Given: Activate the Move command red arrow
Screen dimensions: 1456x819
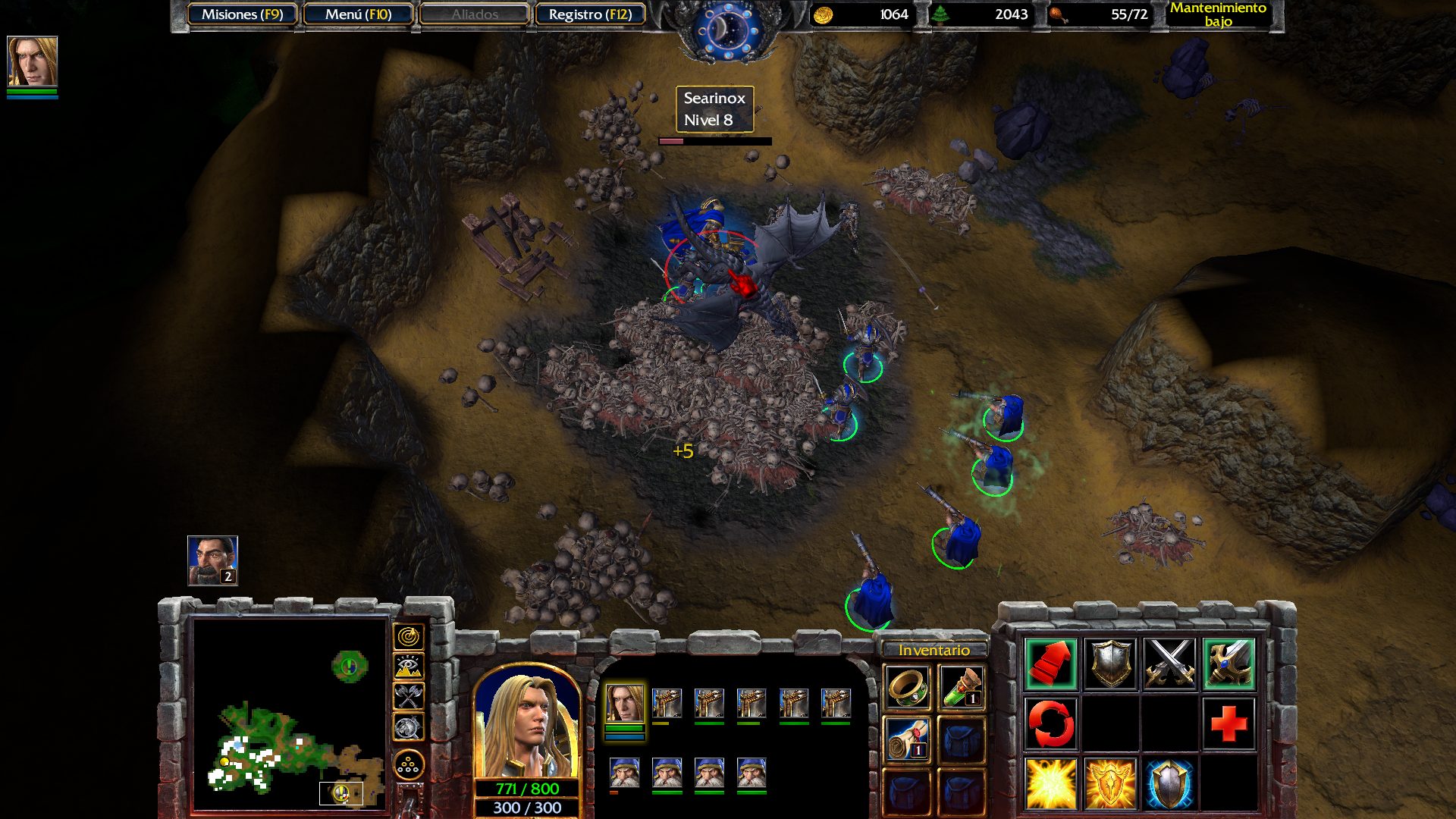Looking at the screenshot, I should [x=1050, y=664].
